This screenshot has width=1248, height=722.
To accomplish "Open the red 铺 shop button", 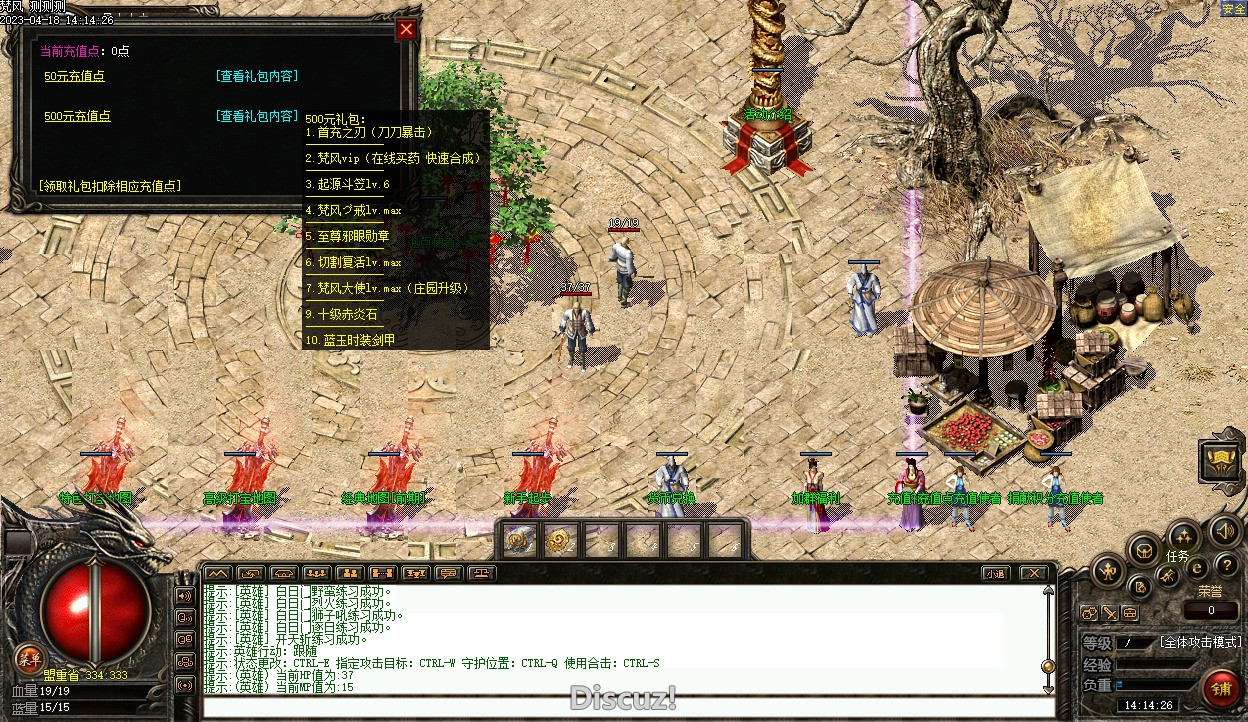I will coord(1220,688).
